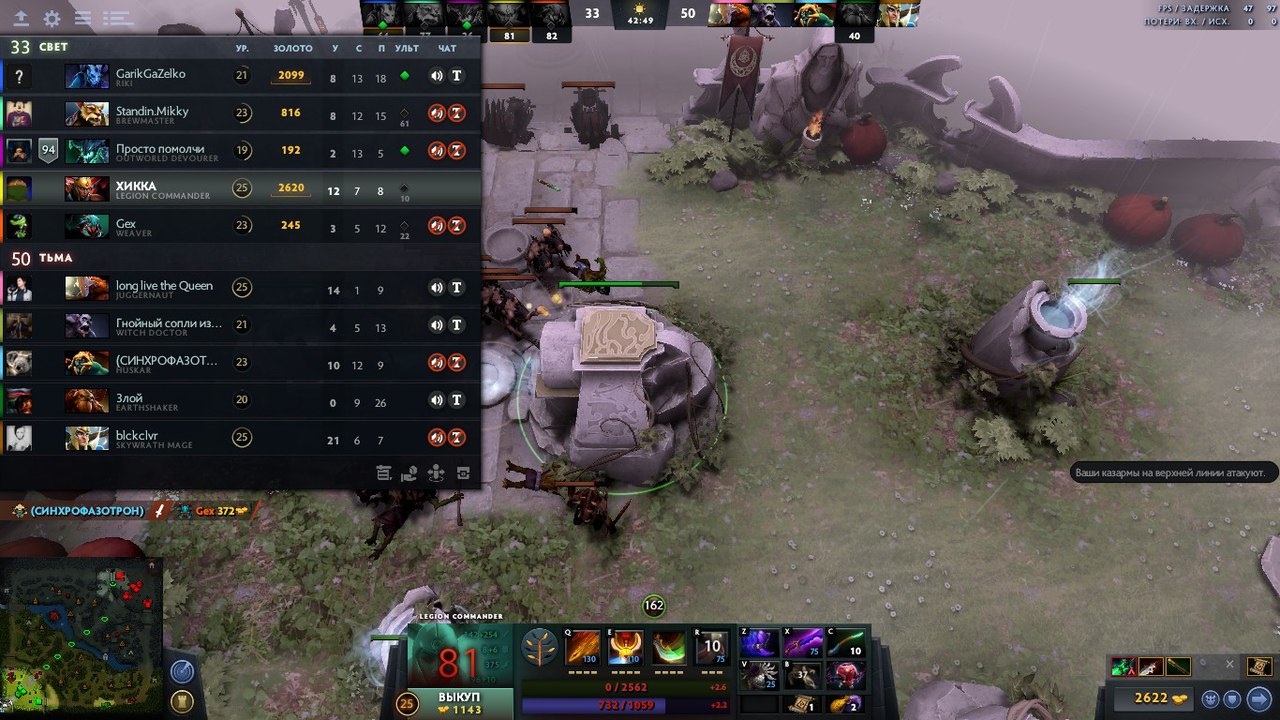This screenshot has width=1280, height=720.
Task: Mute GarikGaZelko's voice chat
Action: pyautogui.click(x=436, y=75)
